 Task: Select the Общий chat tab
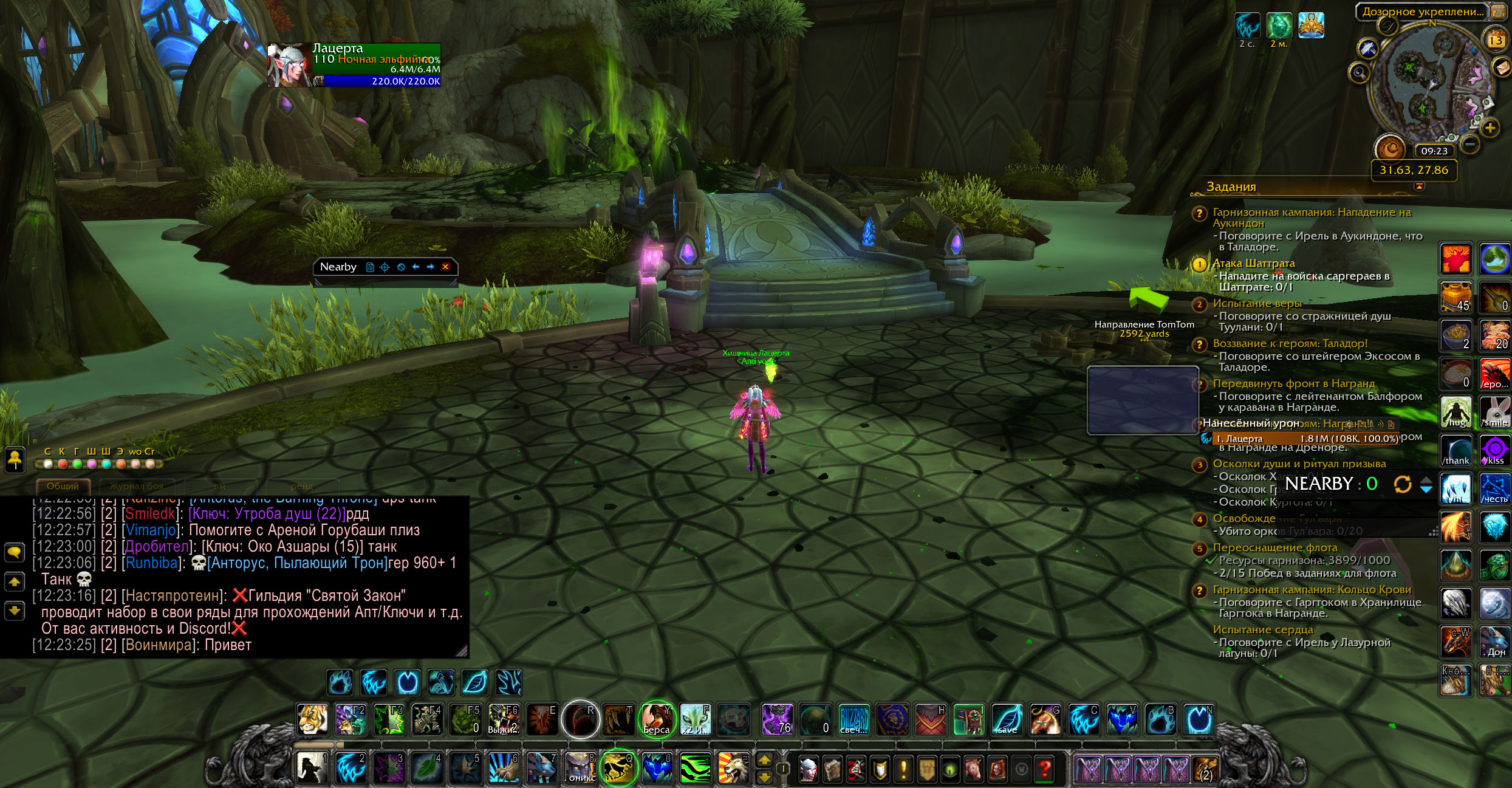click(63, 486)
